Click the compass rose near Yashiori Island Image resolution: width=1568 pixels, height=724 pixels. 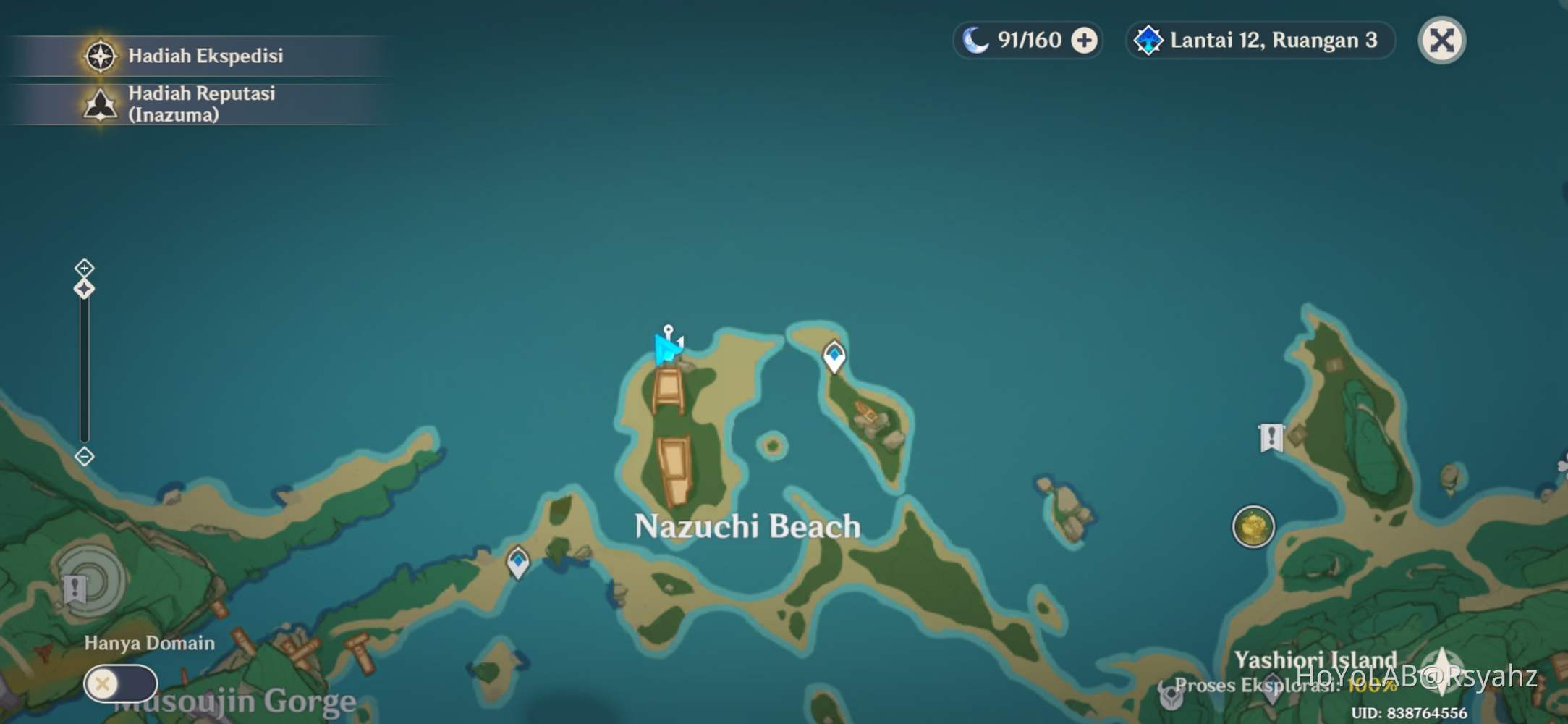[1441, 672]
